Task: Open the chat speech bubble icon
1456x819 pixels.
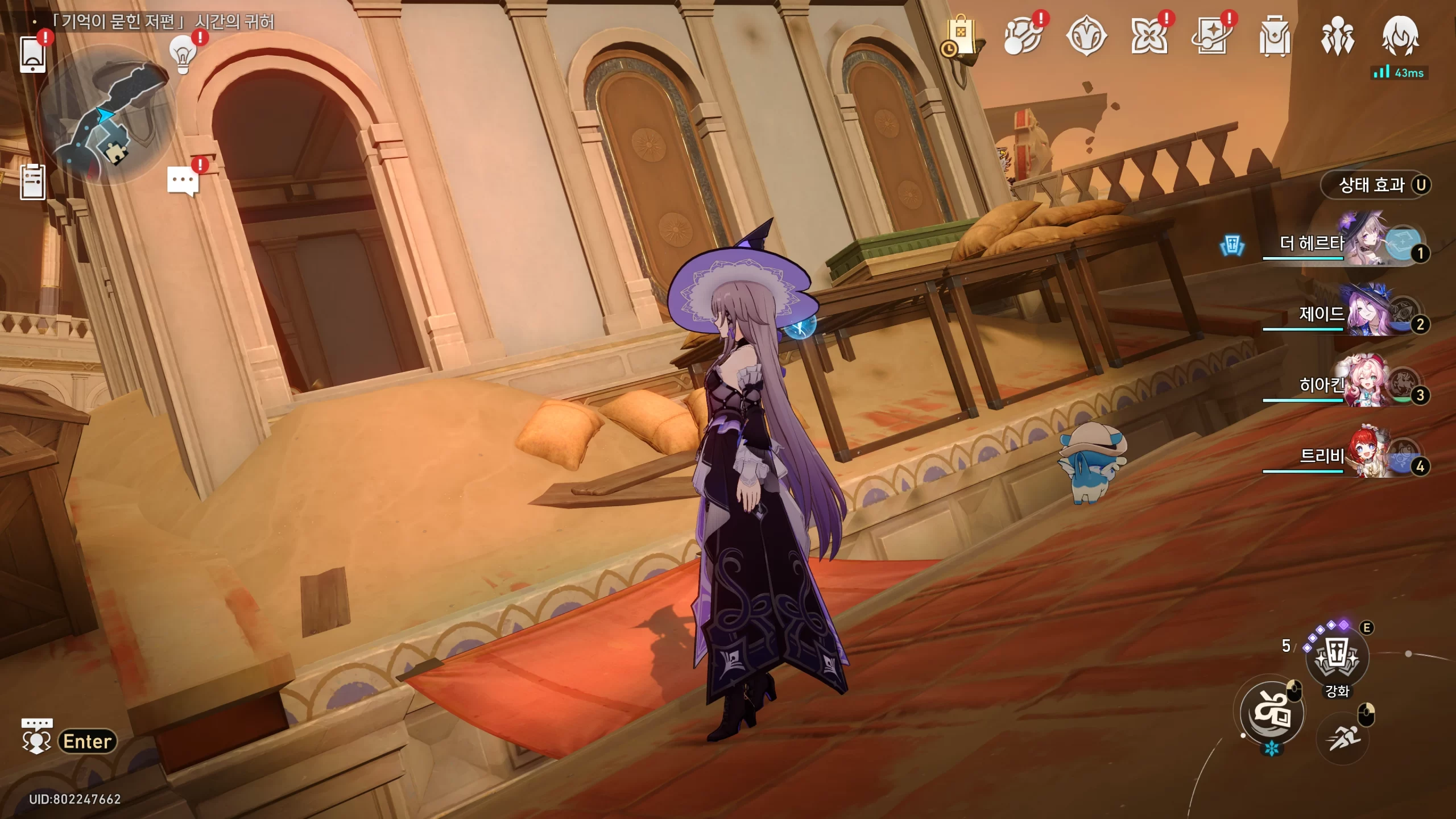Action: [183, 182]
